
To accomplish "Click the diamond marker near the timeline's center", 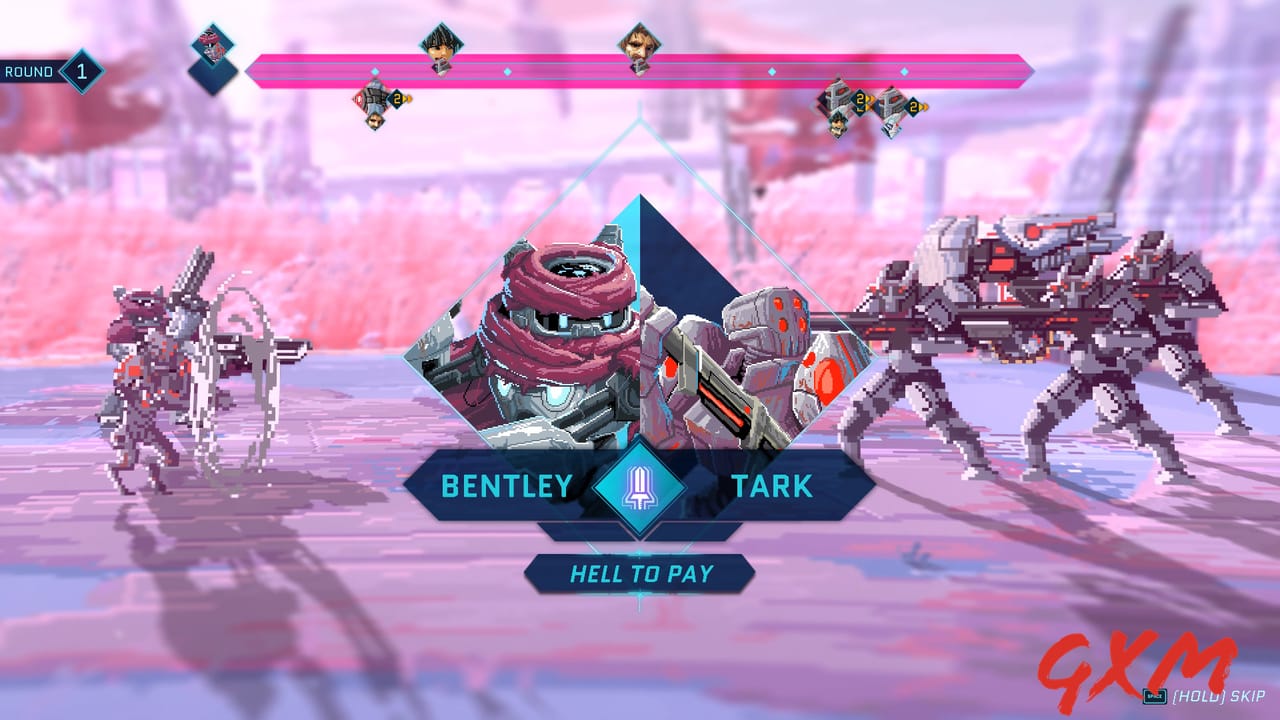I will (770, 72).
